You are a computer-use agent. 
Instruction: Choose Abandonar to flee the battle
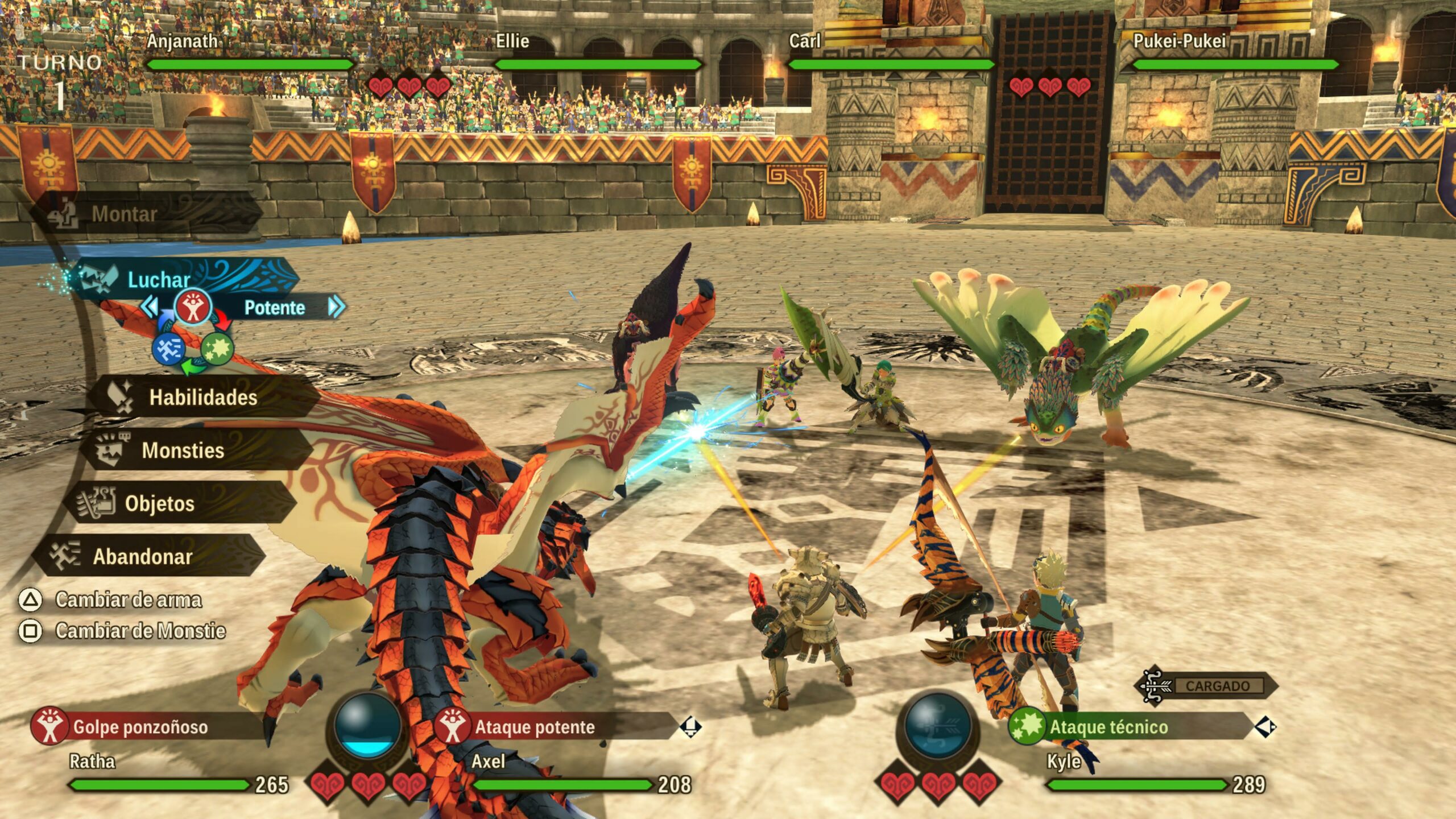click(142, 556)
